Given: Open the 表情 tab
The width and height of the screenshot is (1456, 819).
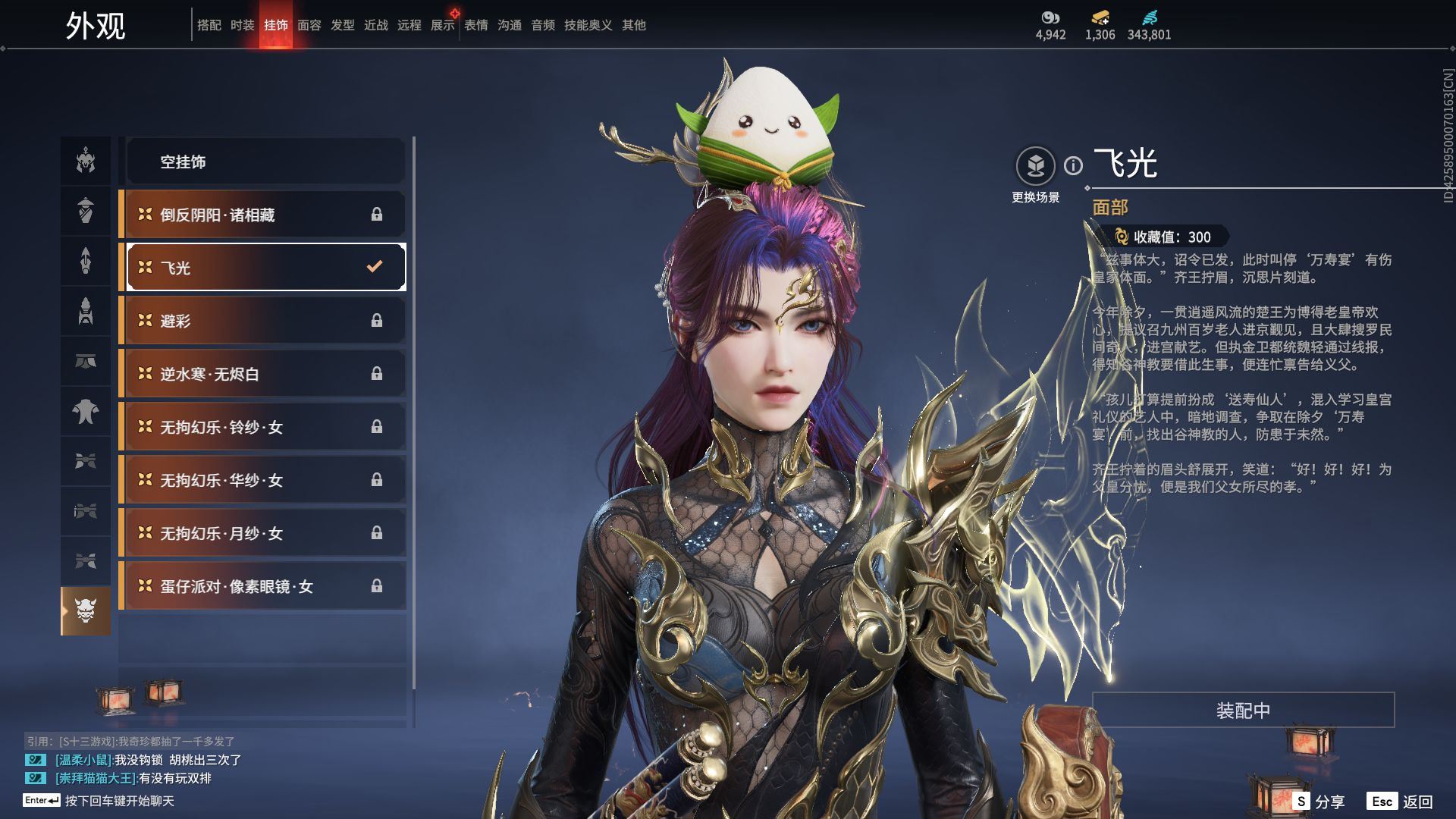Looking at the screenshot, I should tap(476, 25).
